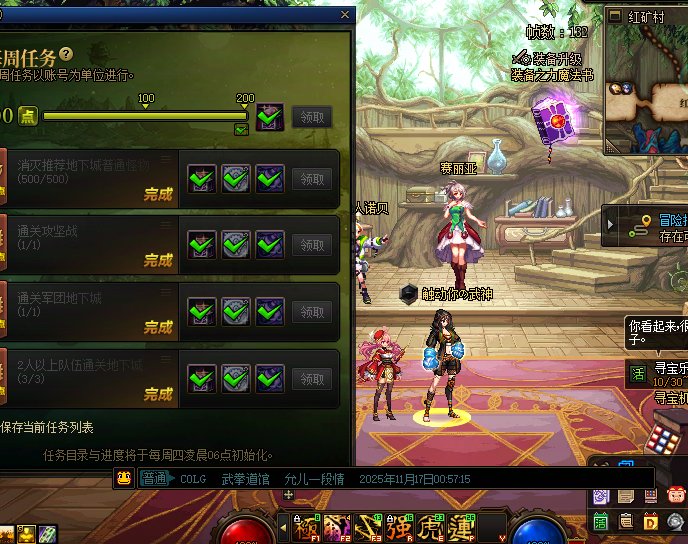Screen dimensions: 688x544
Task: Claim reward for the party dungeon 3/3 task
Action: point(312,379)
